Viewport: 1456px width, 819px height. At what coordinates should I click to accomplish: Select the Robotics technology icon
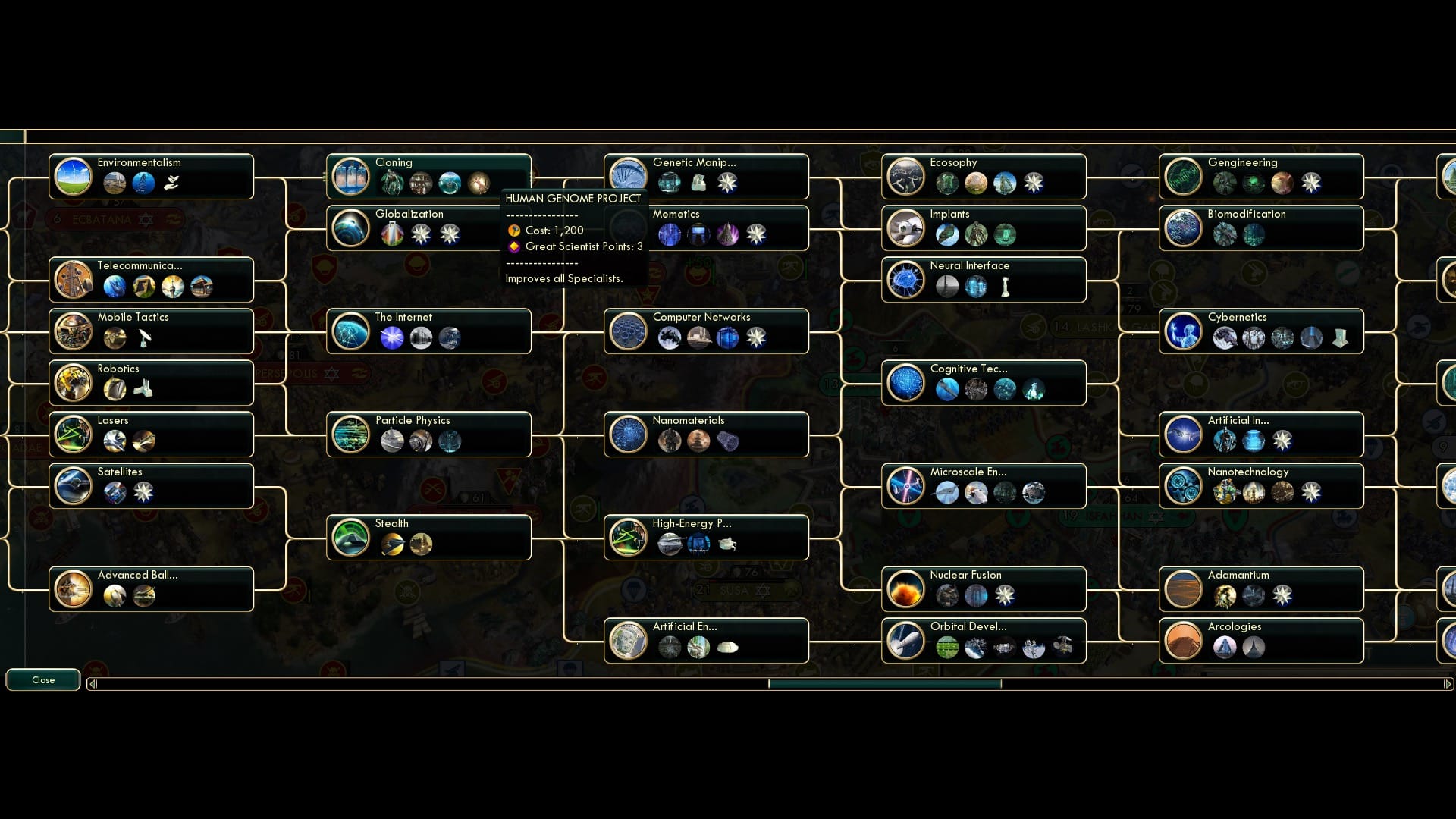[x=74, y=382]
